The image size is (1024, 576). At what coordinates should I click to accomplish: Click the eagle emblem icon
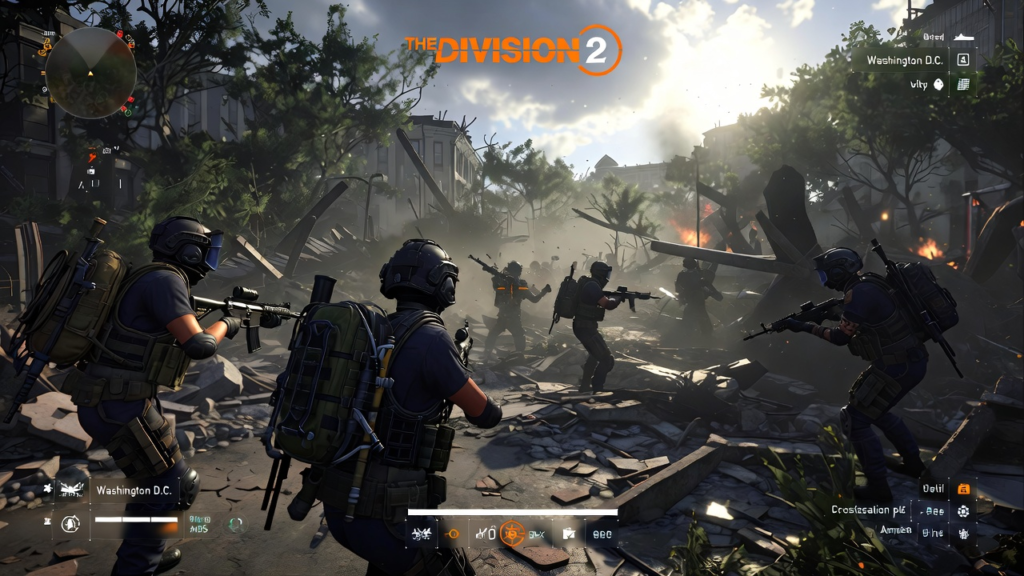71,491
